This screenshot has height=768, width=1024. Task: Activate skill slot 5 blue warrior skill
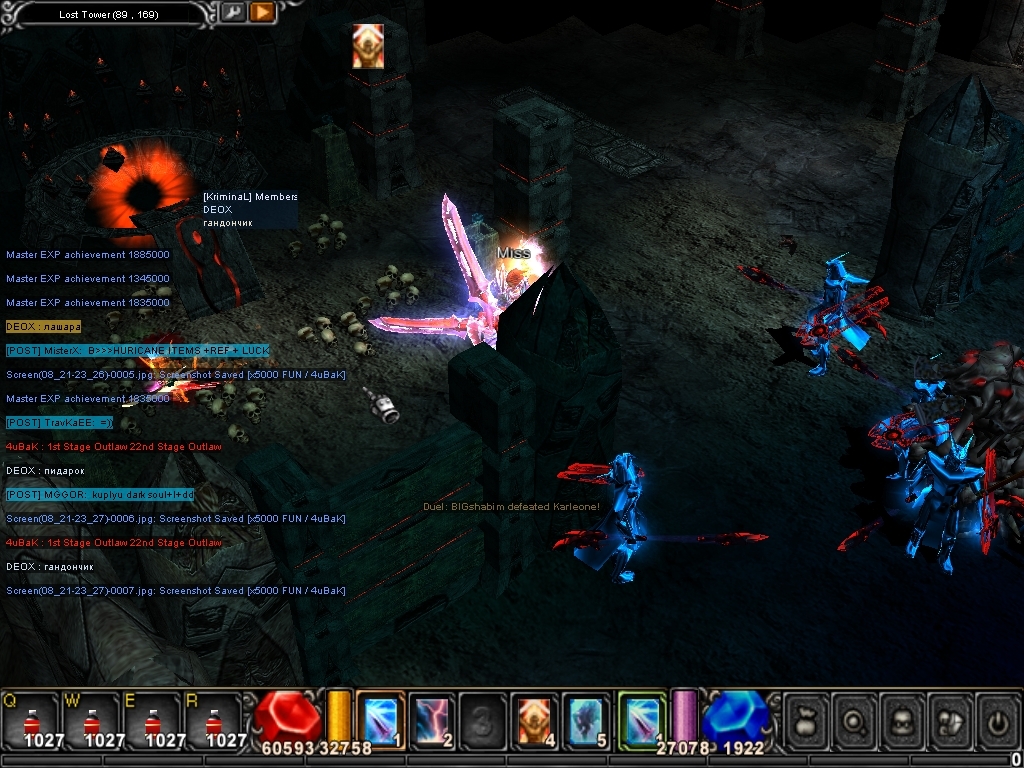point(588,720)
